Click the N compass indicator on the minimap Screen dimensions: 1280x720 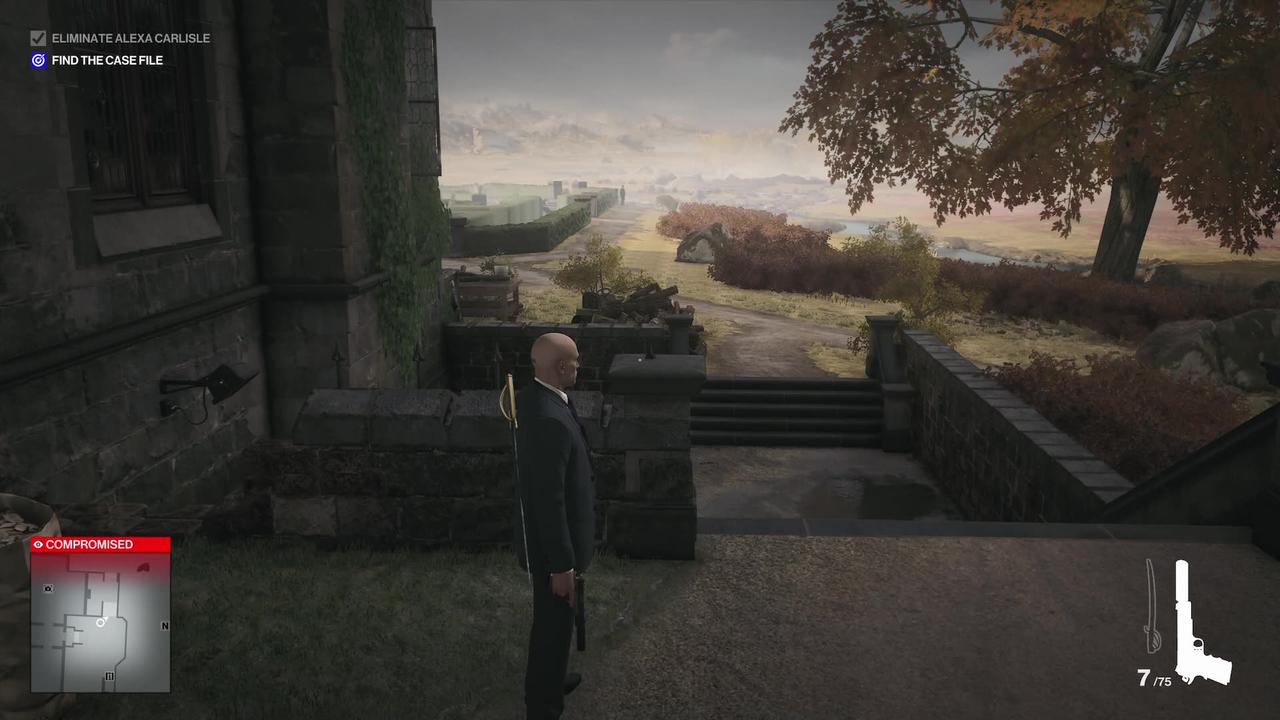click(x=165, y=626)
